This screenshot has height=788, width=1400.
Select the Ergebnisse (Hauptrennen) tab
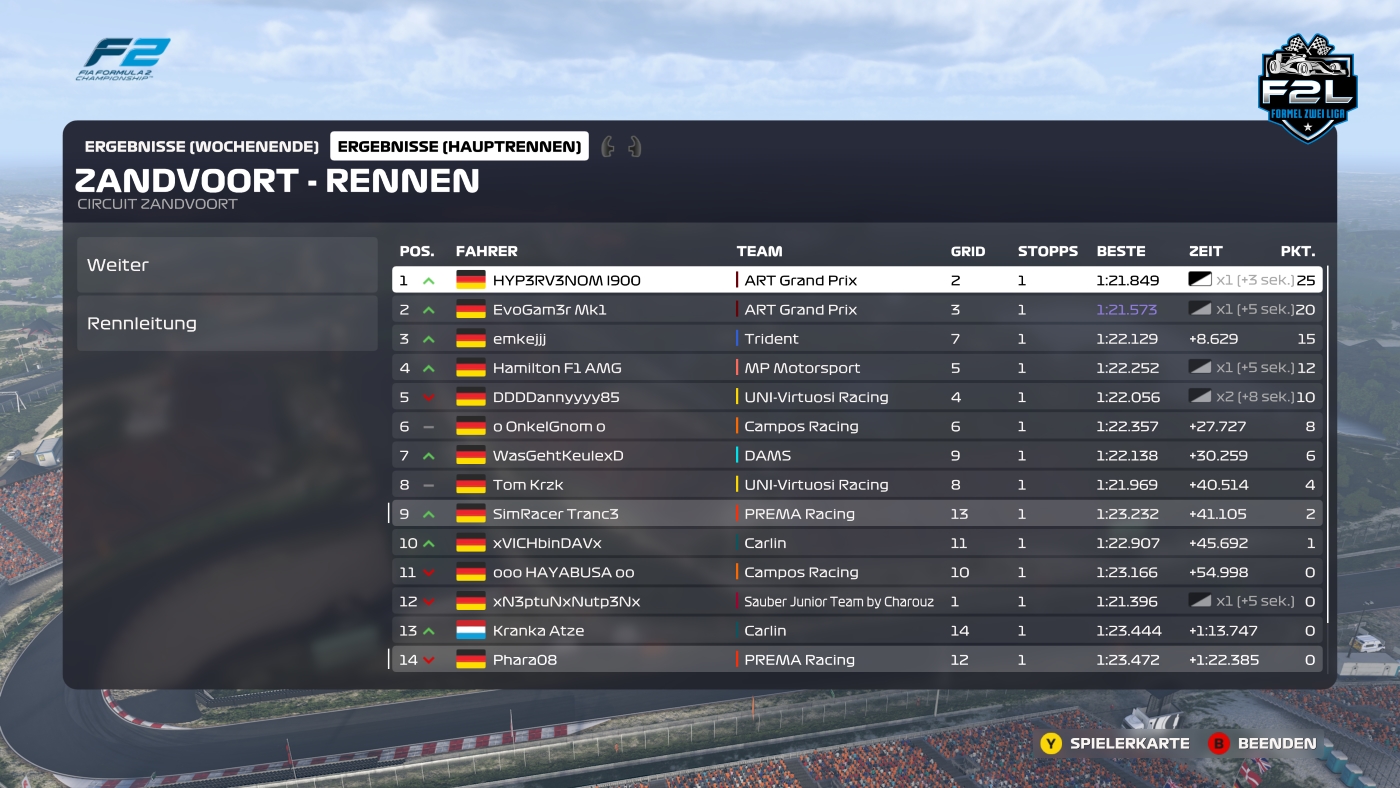tap(459, 147)
